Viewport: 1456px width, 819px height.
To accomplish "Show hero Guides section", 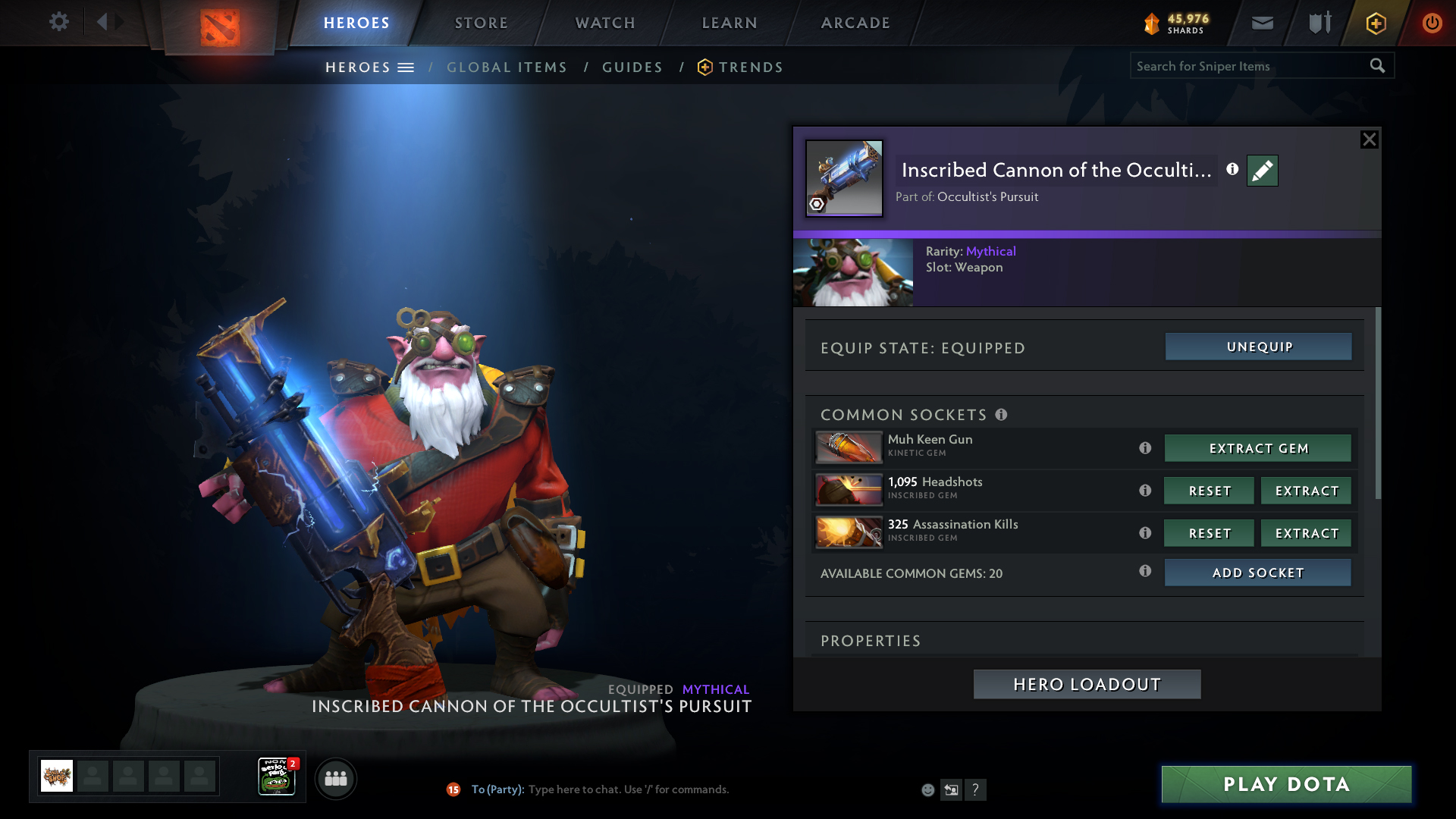I will 632,67.
